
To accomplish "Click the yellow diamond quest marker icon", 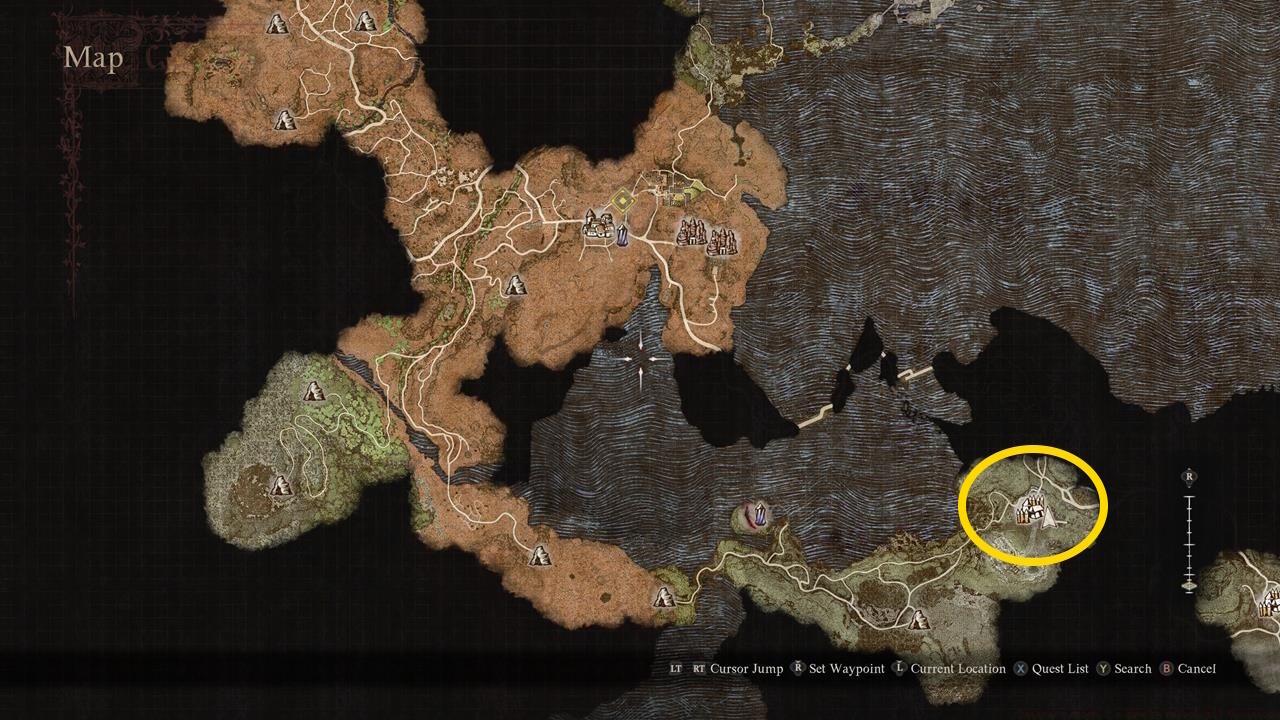I will click(x=623, y=198).
